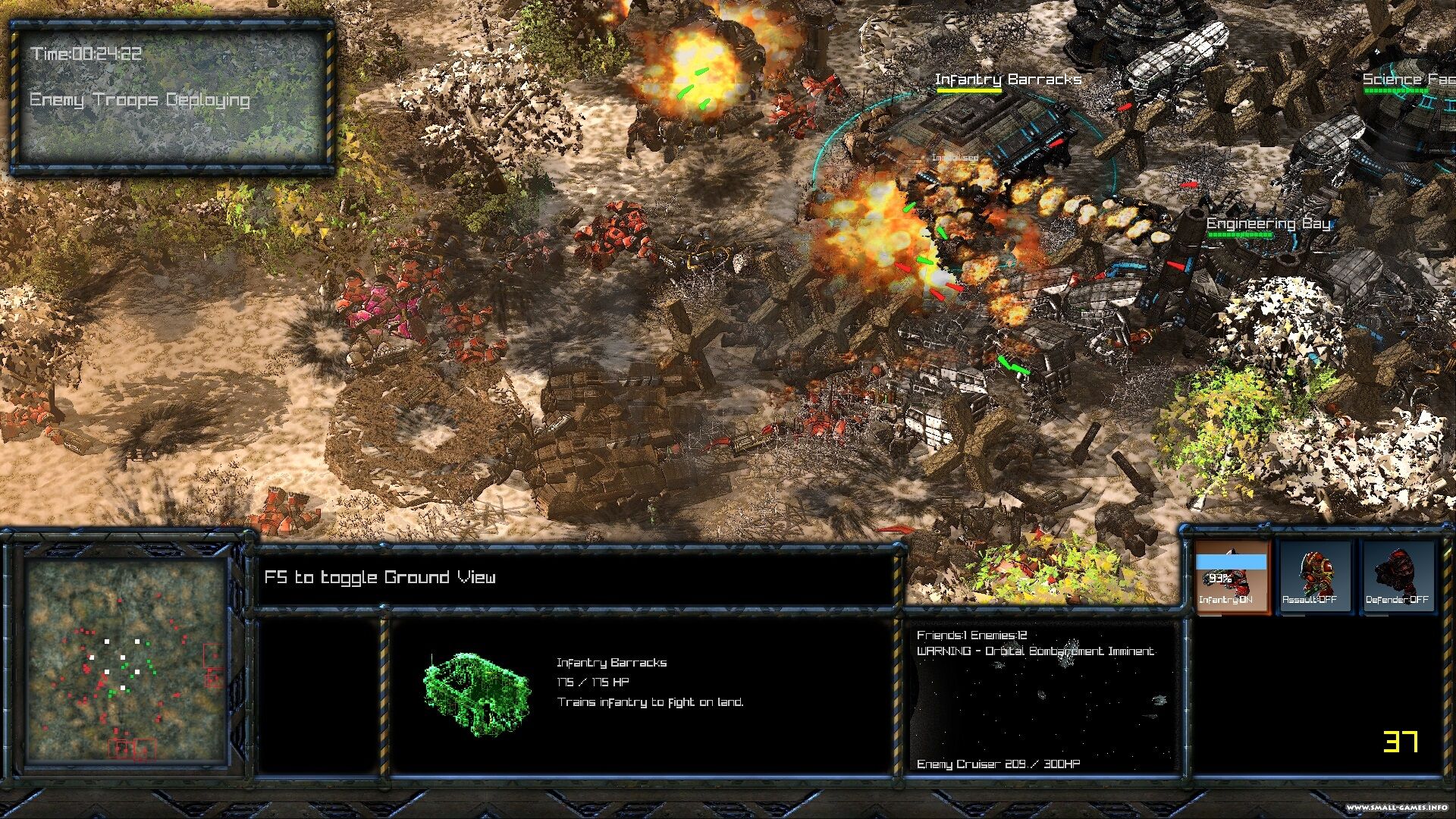Select the Infantry Barracks building label
1456x819 pixels.
pyautogui.click(x=1007, y=80)
